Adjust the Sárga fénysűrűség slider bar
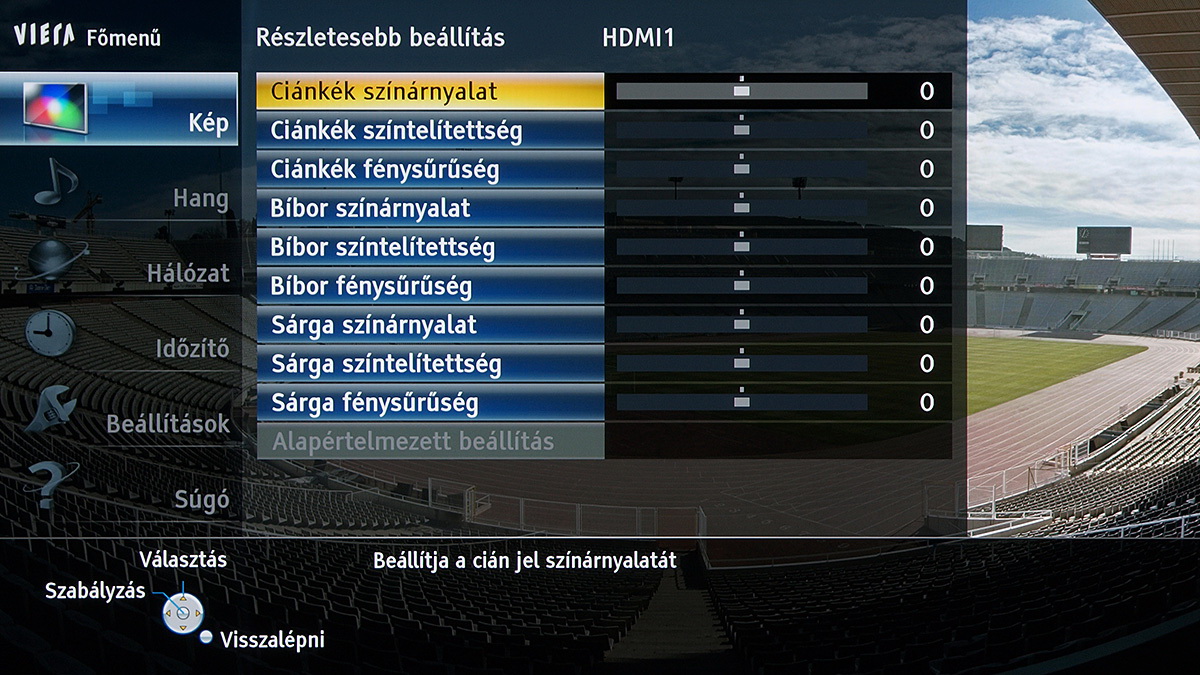The image size is (1200, 675). click(x=741, y=402)
